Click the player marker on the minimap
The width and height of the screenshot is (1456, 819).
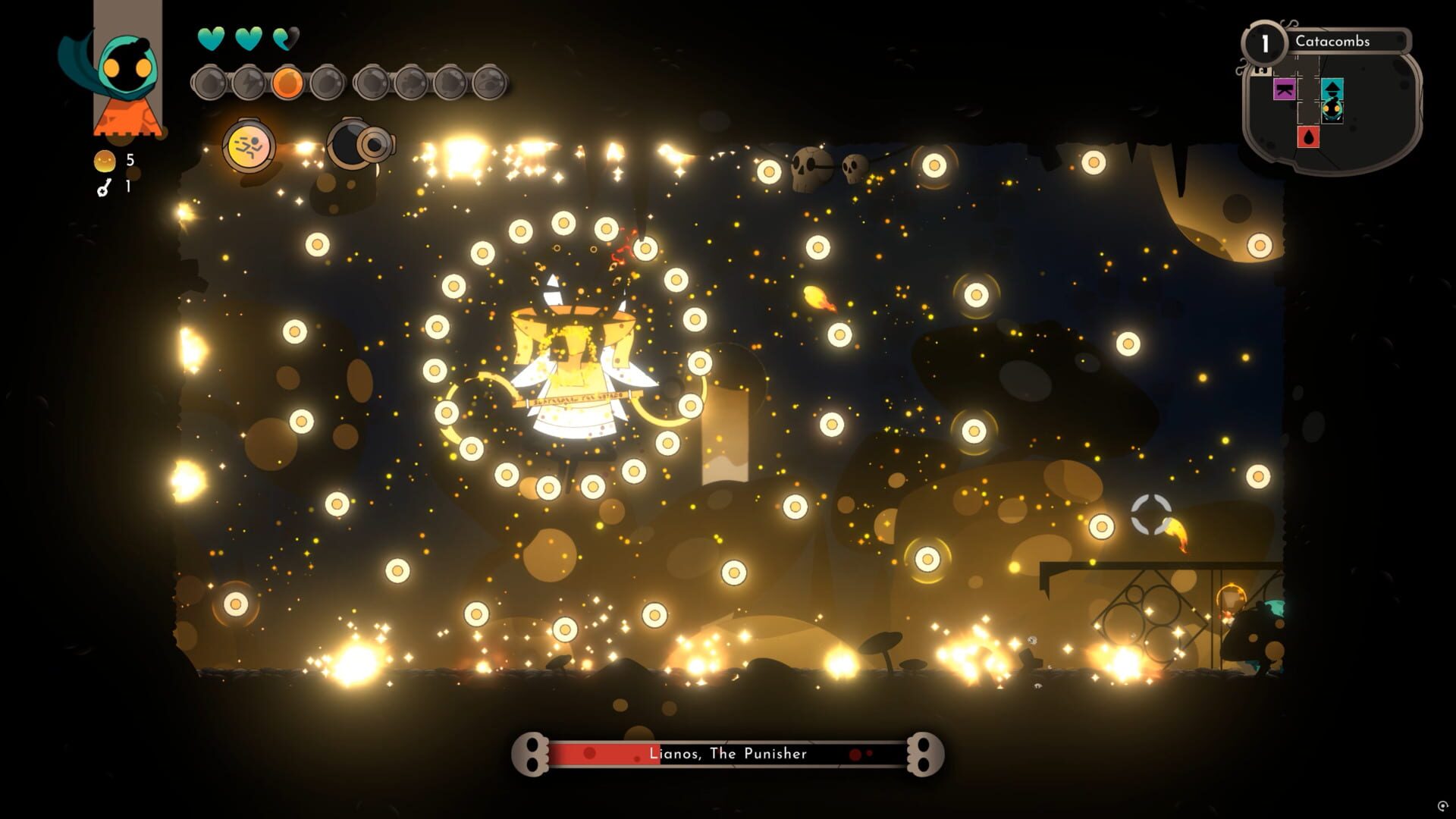tap(1332, 111)
